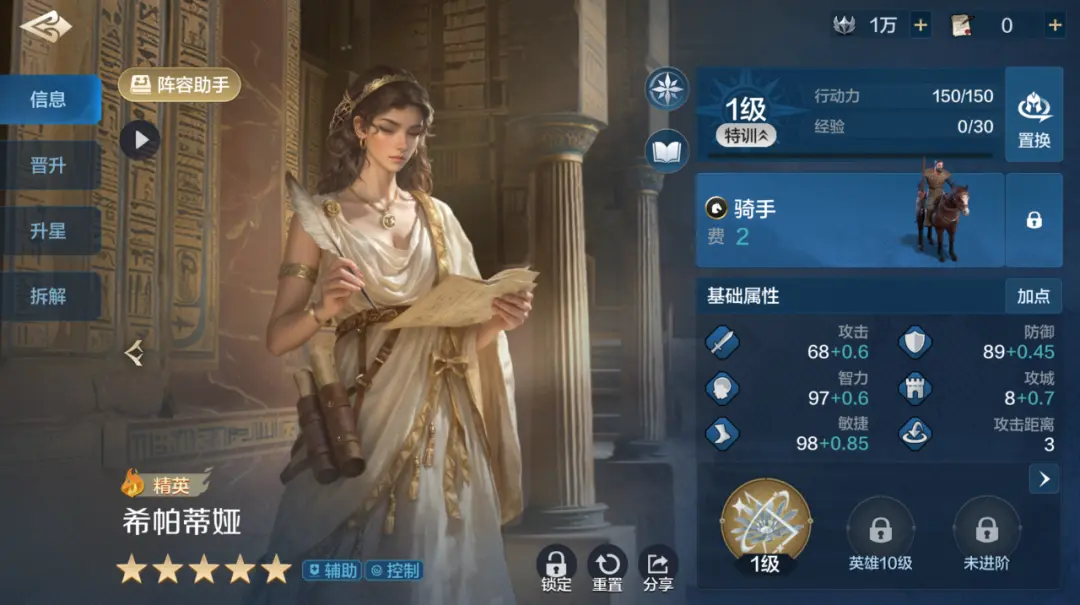This screenshot has height=605, width=1080.
Task: Open 特训 special training
Action: pos(745,136)
